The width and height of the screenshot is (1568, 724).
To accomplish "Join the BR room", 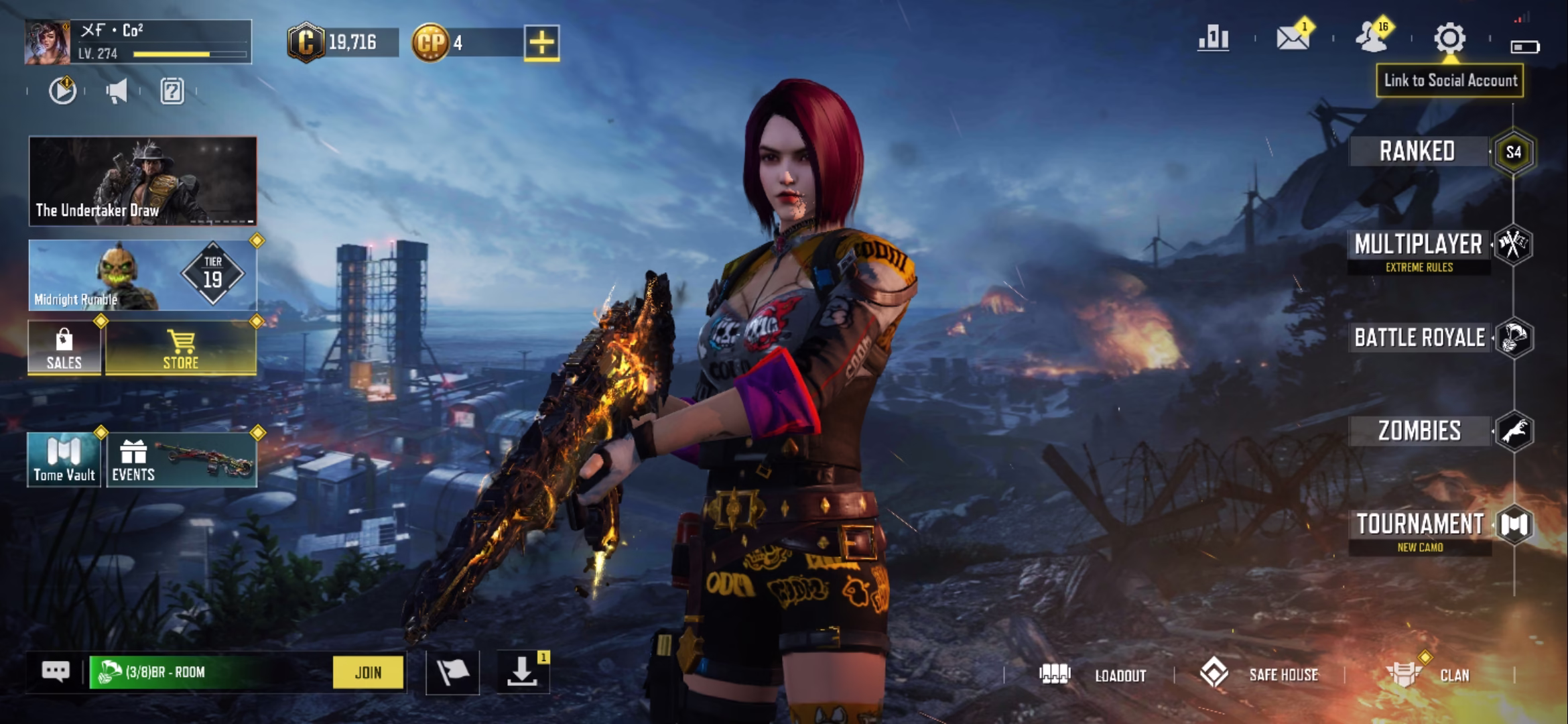I will point(368,672).
